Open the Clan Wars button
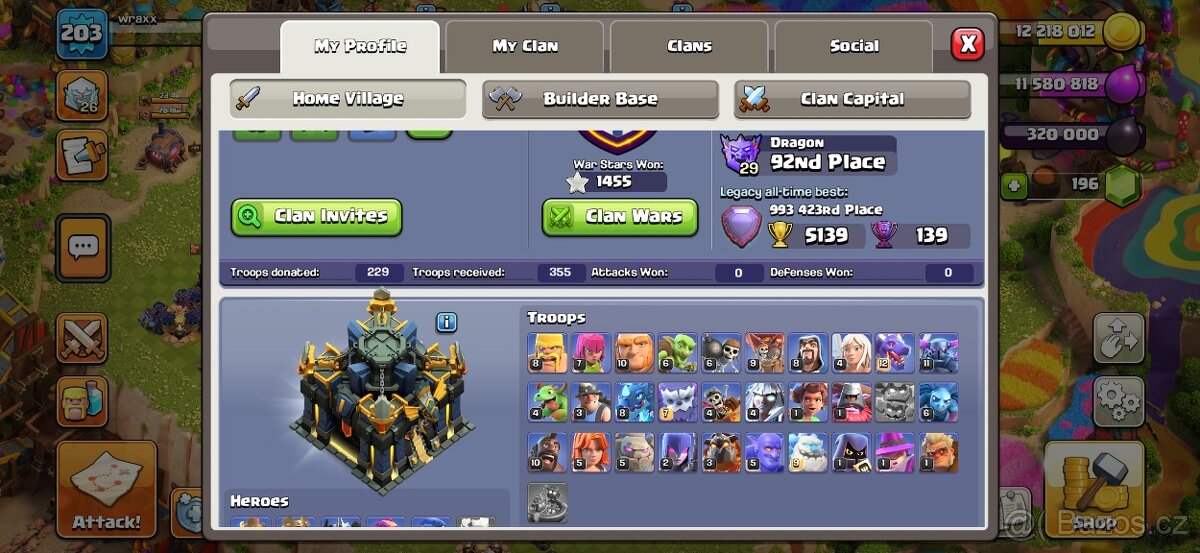The image size is (1200, 553). tap(620, 216)
